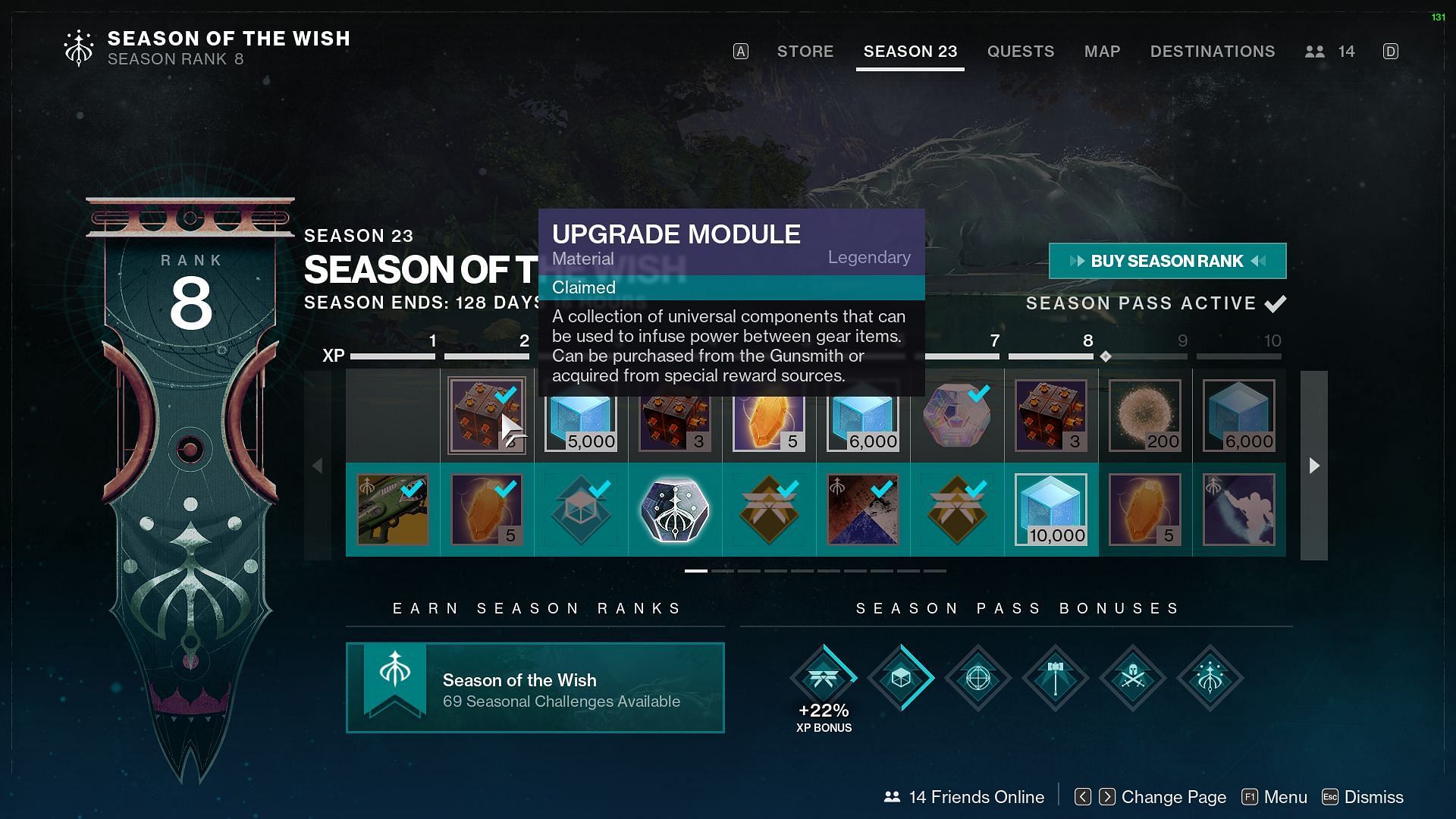Select the Season 23 tab

point(910,52)
